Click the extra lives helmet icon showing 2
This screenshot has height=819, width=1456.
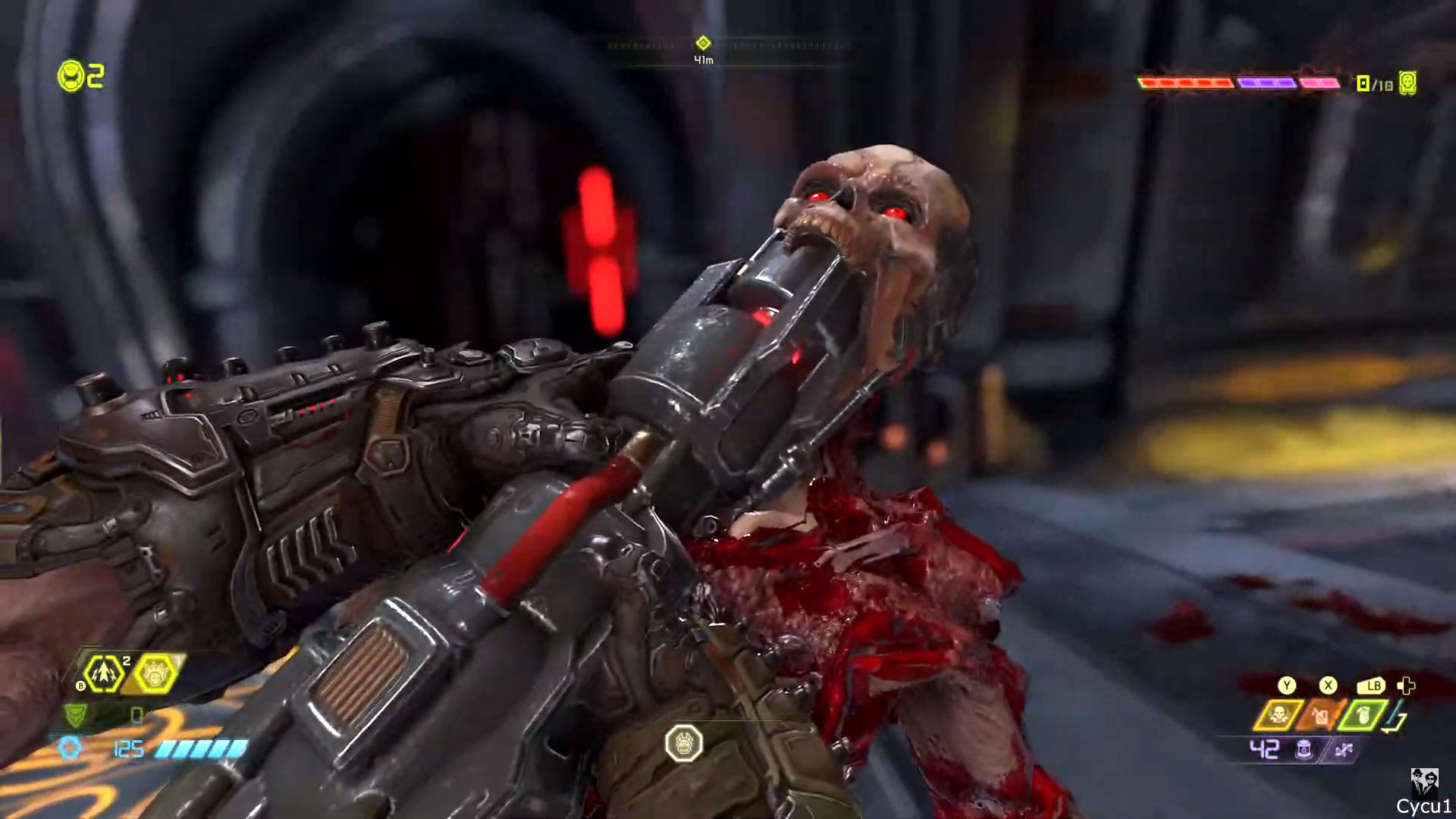click(70, 74)
